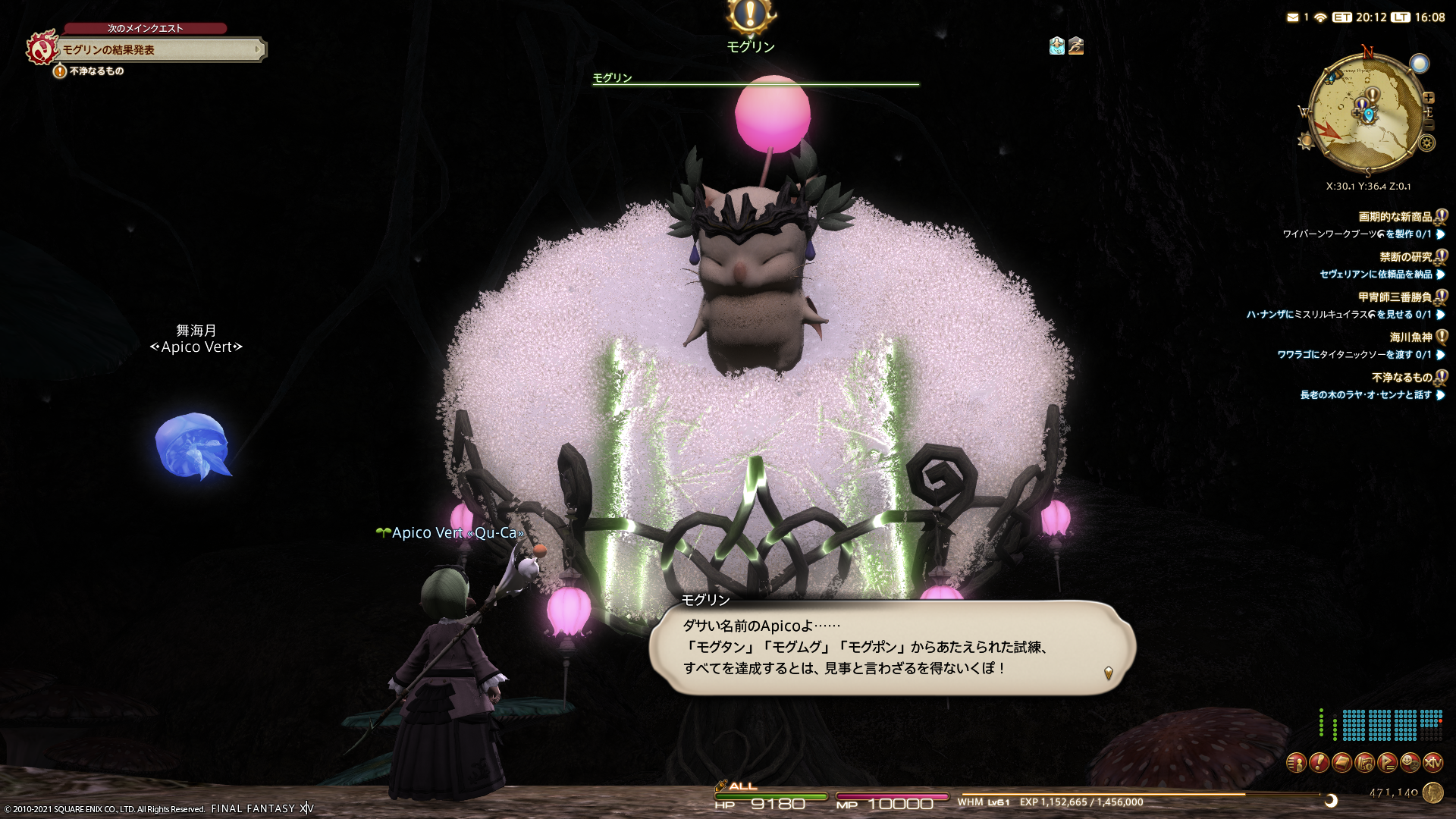This screenshot has width=1456, height=819.
Task: Open the XIV System menu icon
Action: [x=1432, y=762]
